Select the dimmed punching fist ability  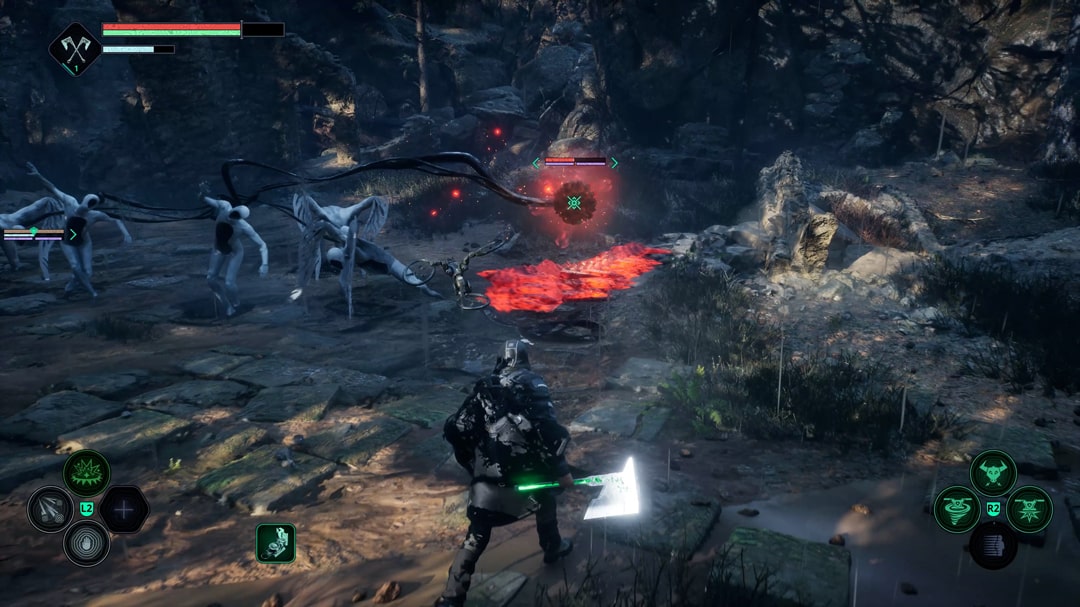click(x=993, y=545)
